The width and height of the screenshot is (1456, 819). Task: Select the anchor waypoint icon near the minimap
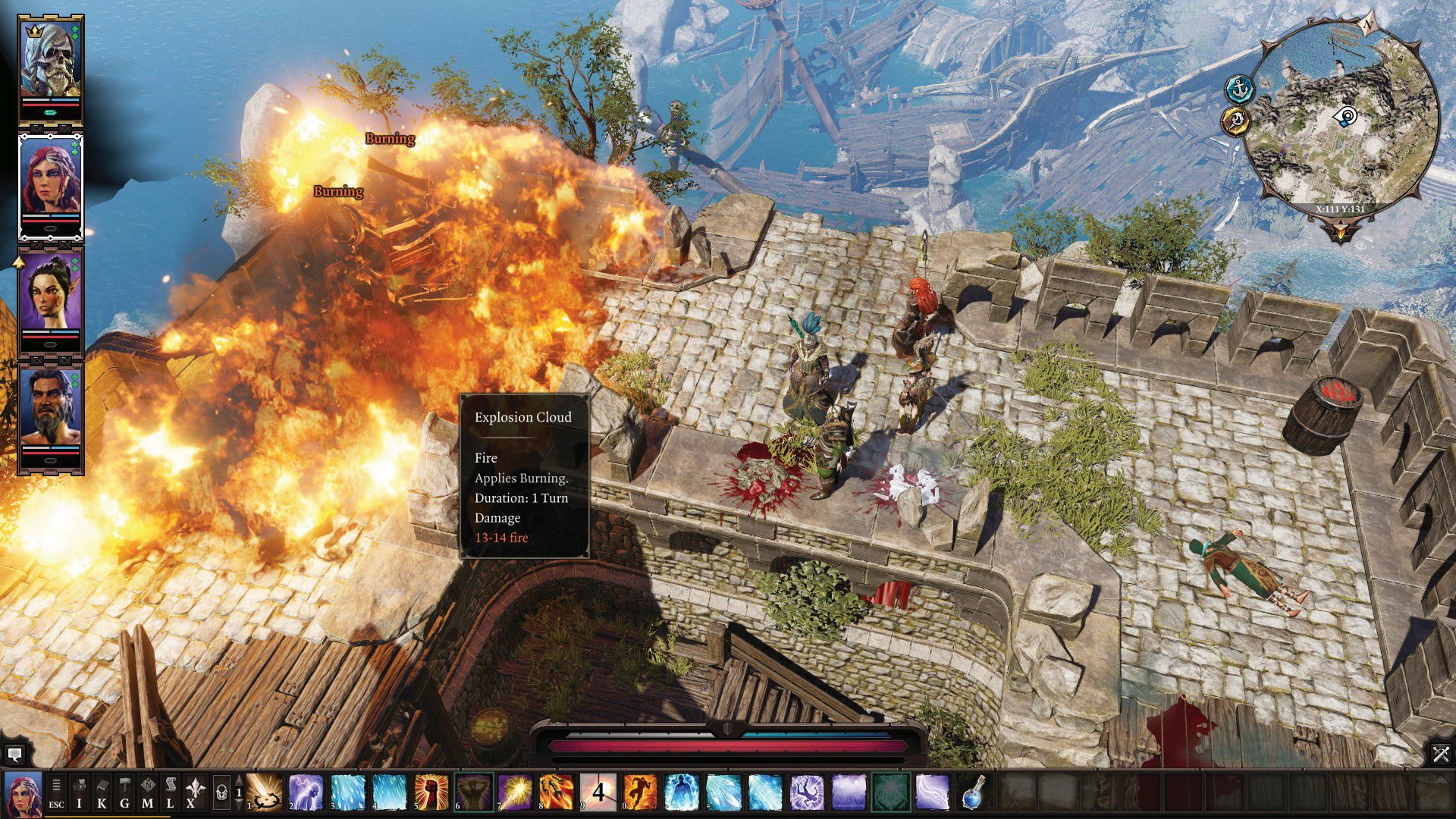(1238, 88)
